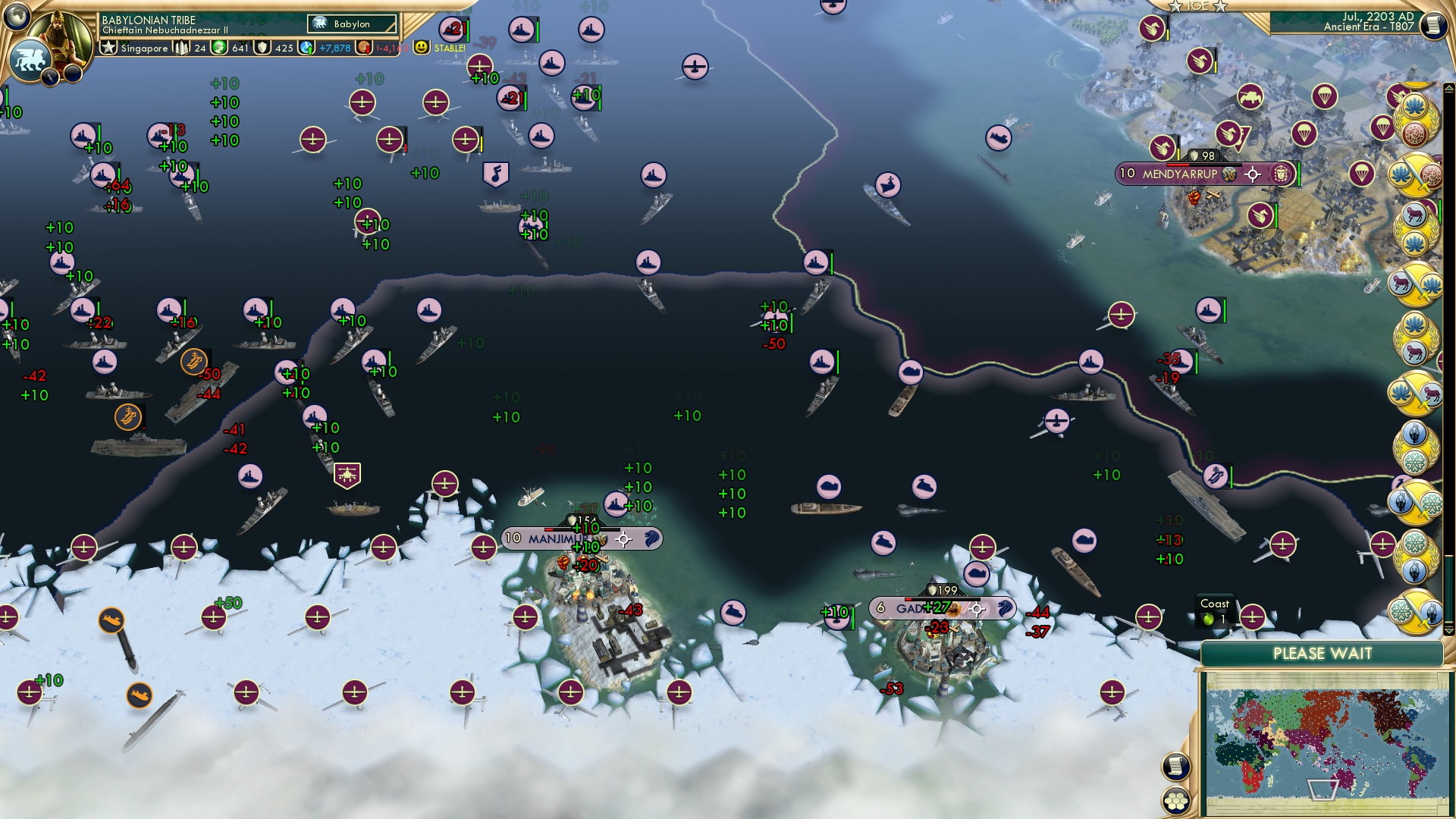
Task: Select the lotus-emblem unit medallion on the right
Action: [x=1415, y=107]
